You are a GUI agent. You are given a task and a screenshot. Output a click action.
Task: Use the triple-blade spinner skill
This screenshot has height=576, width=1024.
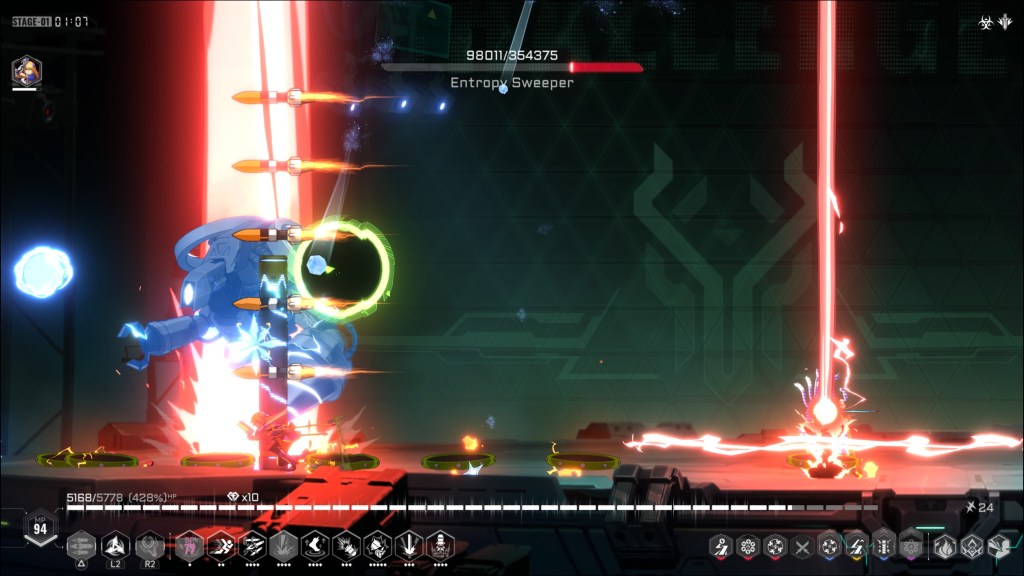click(116, 545)
